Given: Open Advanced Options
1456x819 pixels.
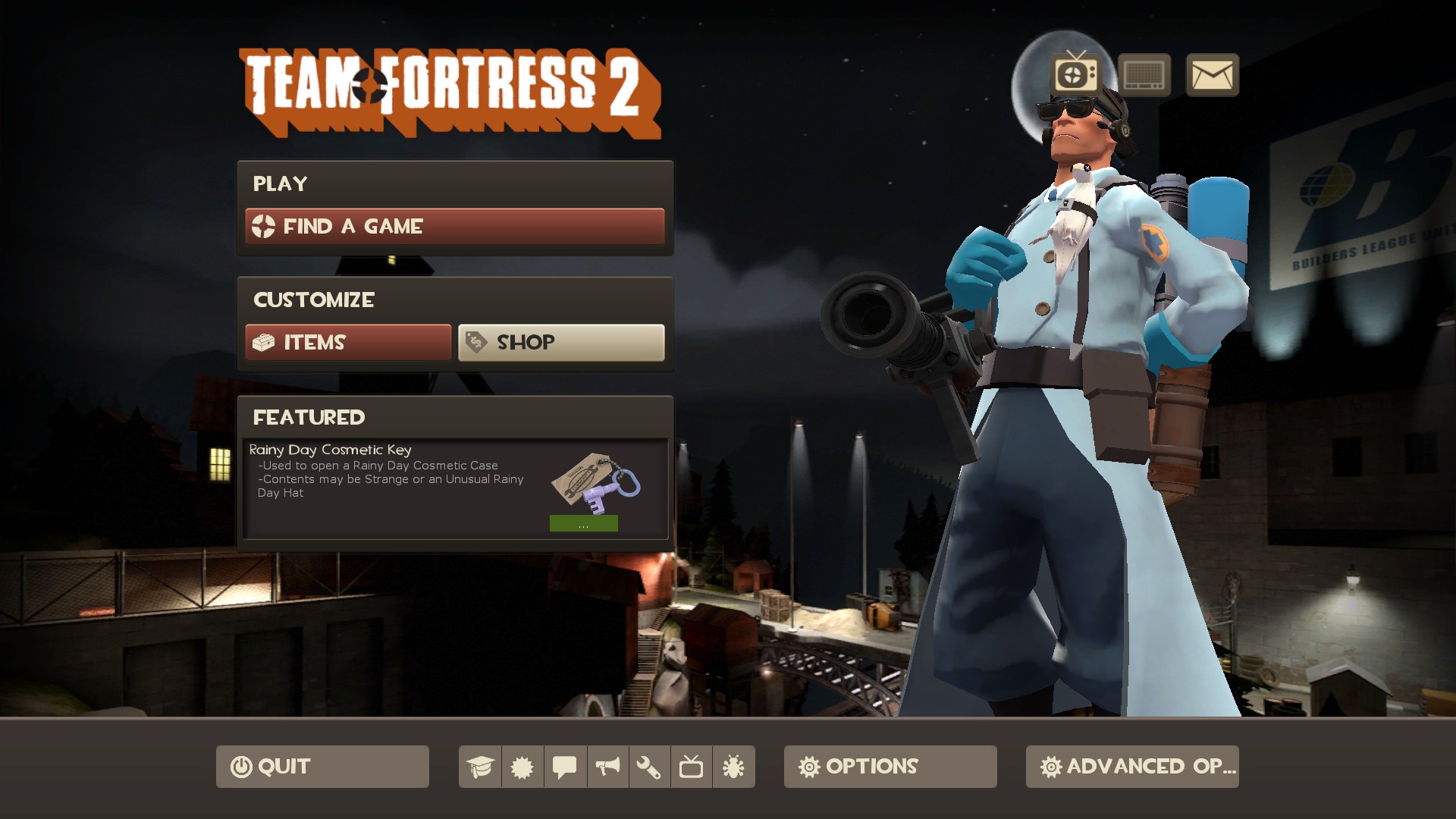Looking at the screenshot, I should [x=1131, y=767].
